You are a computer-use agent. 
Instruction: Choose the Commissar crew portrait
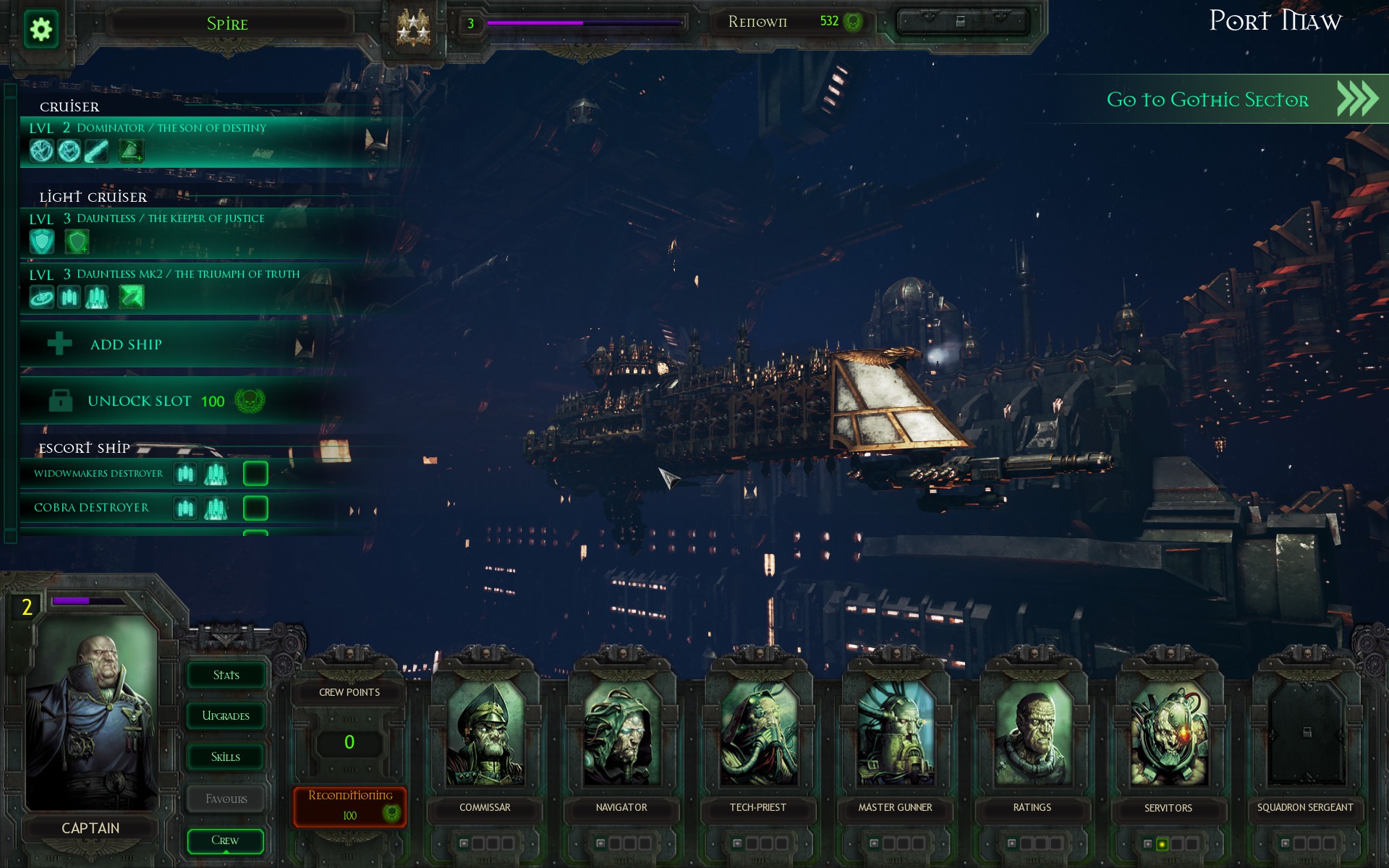tap(485, 734)
